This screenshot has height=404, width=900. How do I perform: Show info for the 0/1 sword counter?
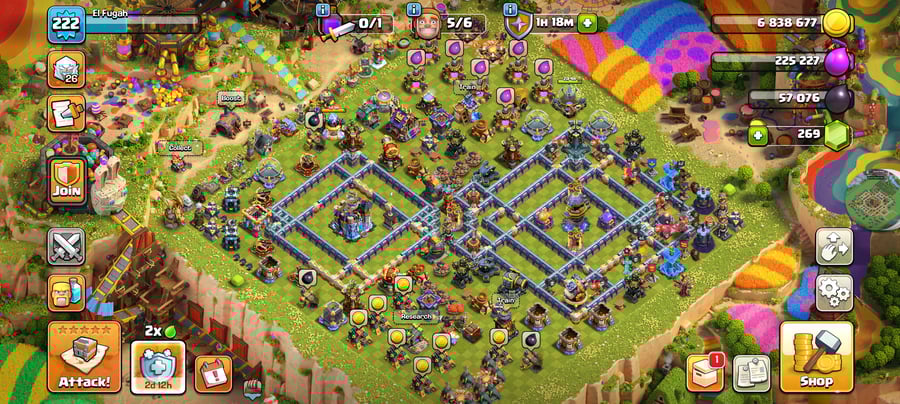pyautogui.click(x=323, y=10)
